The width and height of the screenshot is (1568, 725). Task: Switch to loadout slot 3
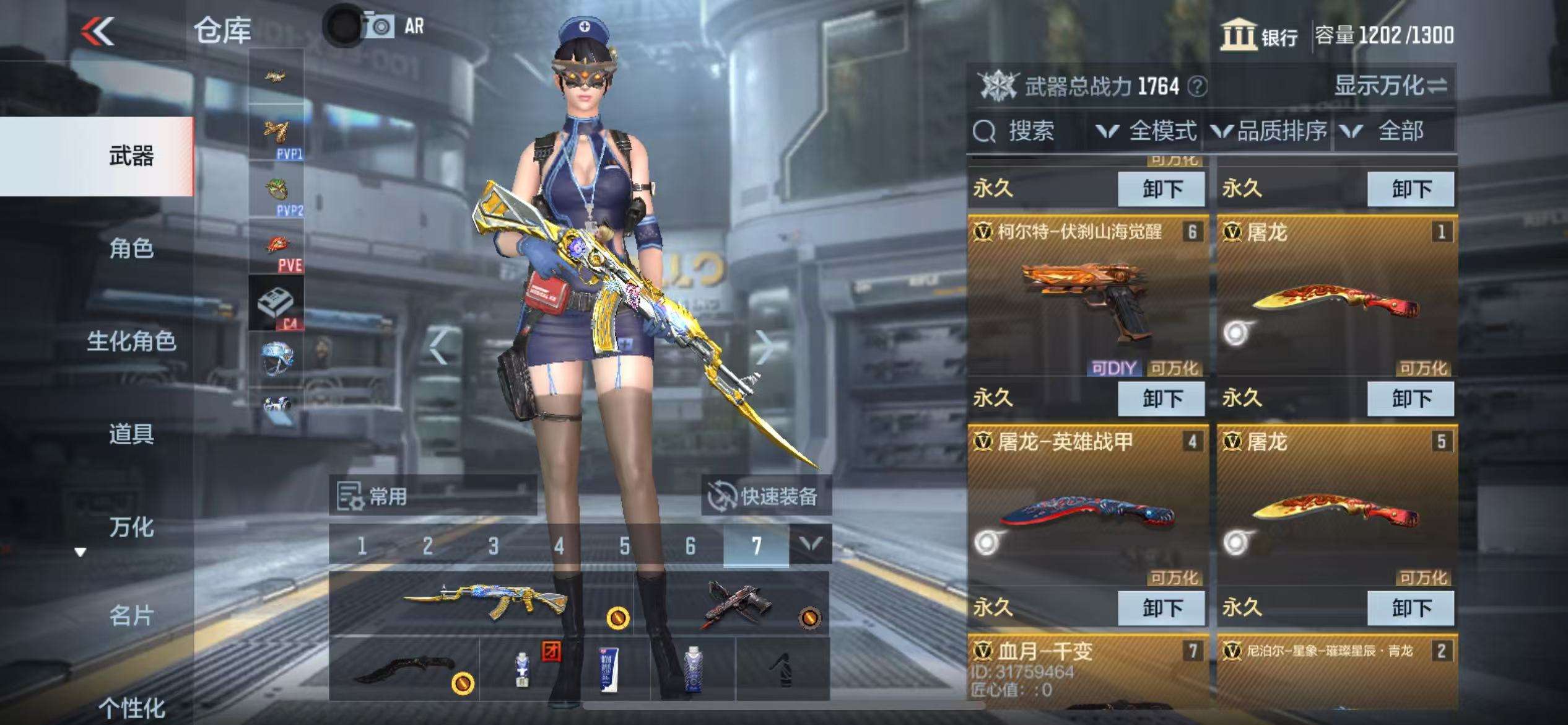coord(493,546)
